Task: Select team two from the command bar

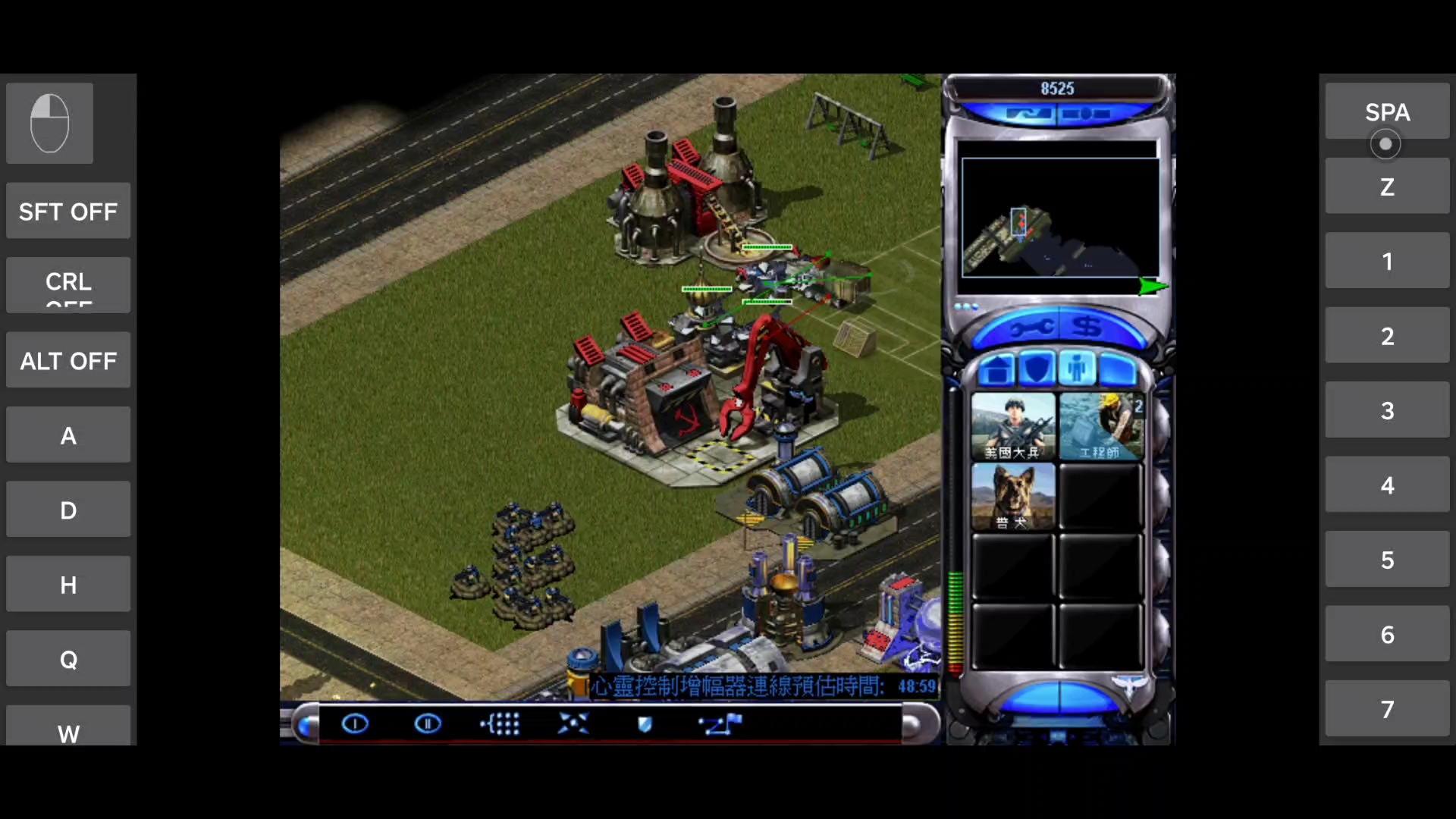Action: tap(428, 724)
